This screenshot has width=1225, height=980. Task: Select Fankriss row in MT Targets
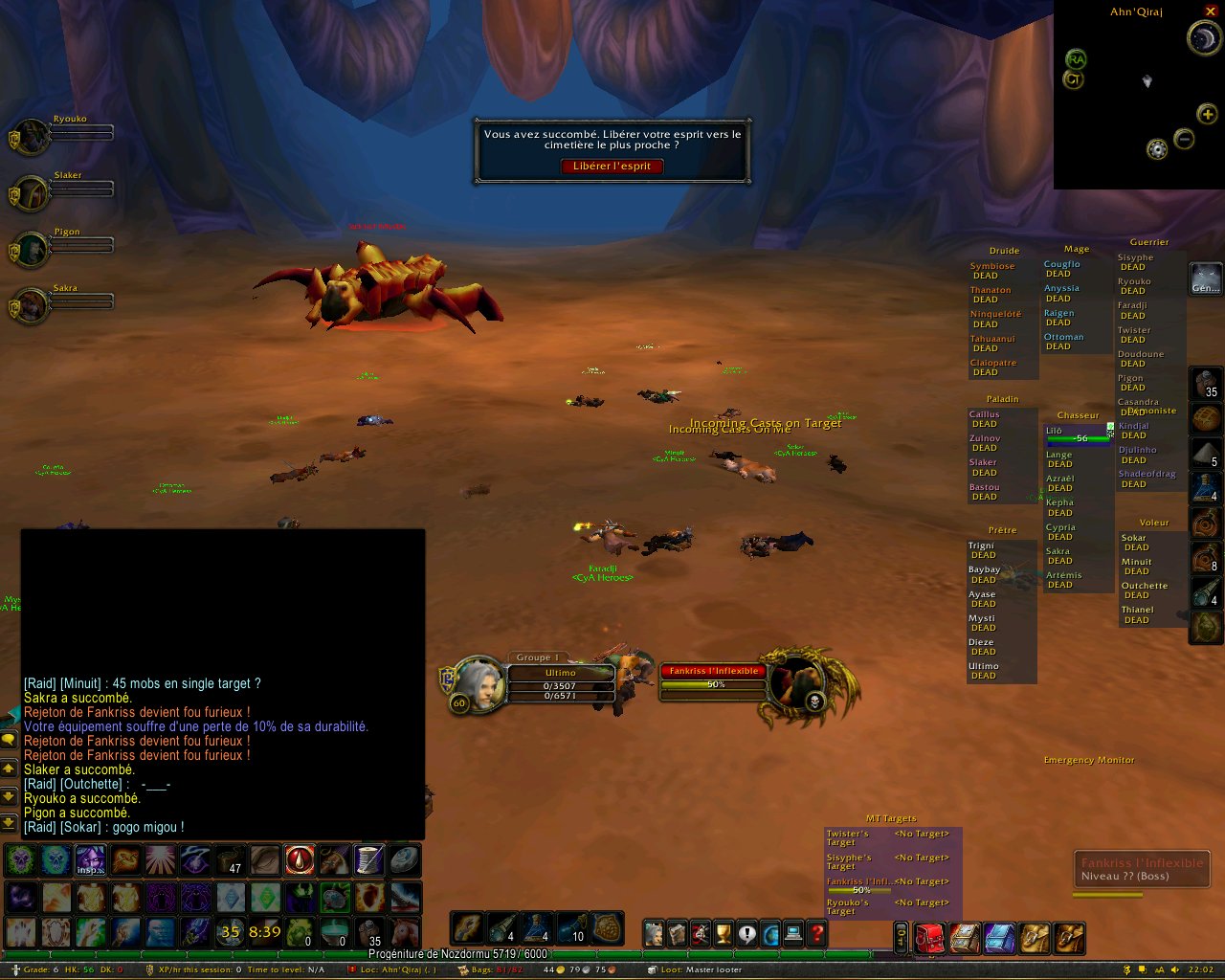[861, 885]
